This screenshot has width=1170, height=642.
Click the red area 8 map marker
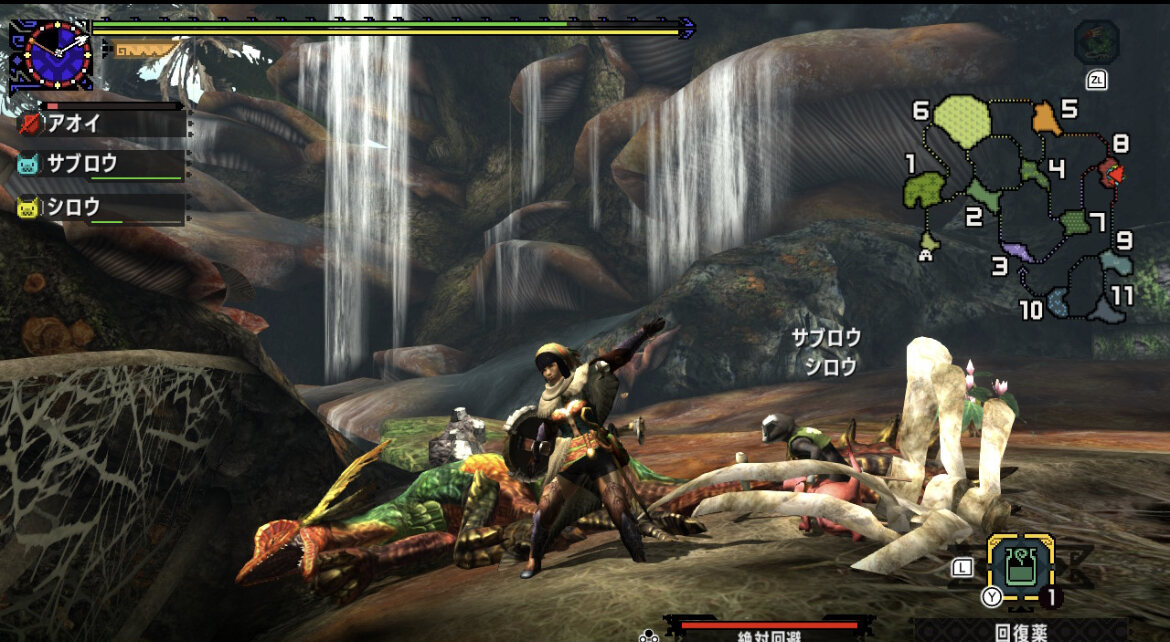[x=1110, y=174]
